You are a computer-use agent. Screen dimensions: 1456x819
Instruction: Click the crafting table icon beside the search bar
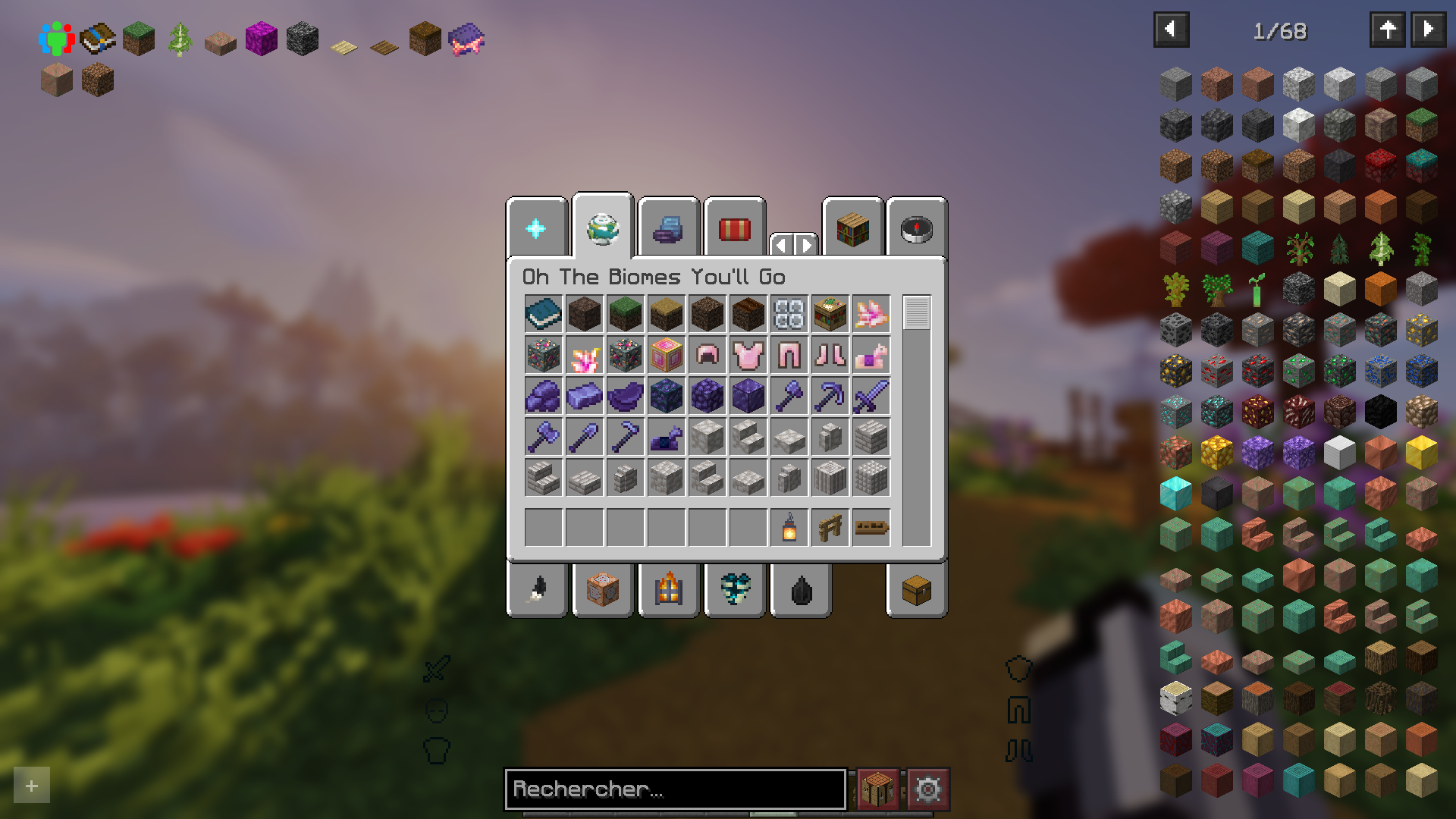click(x=876, y=789)
